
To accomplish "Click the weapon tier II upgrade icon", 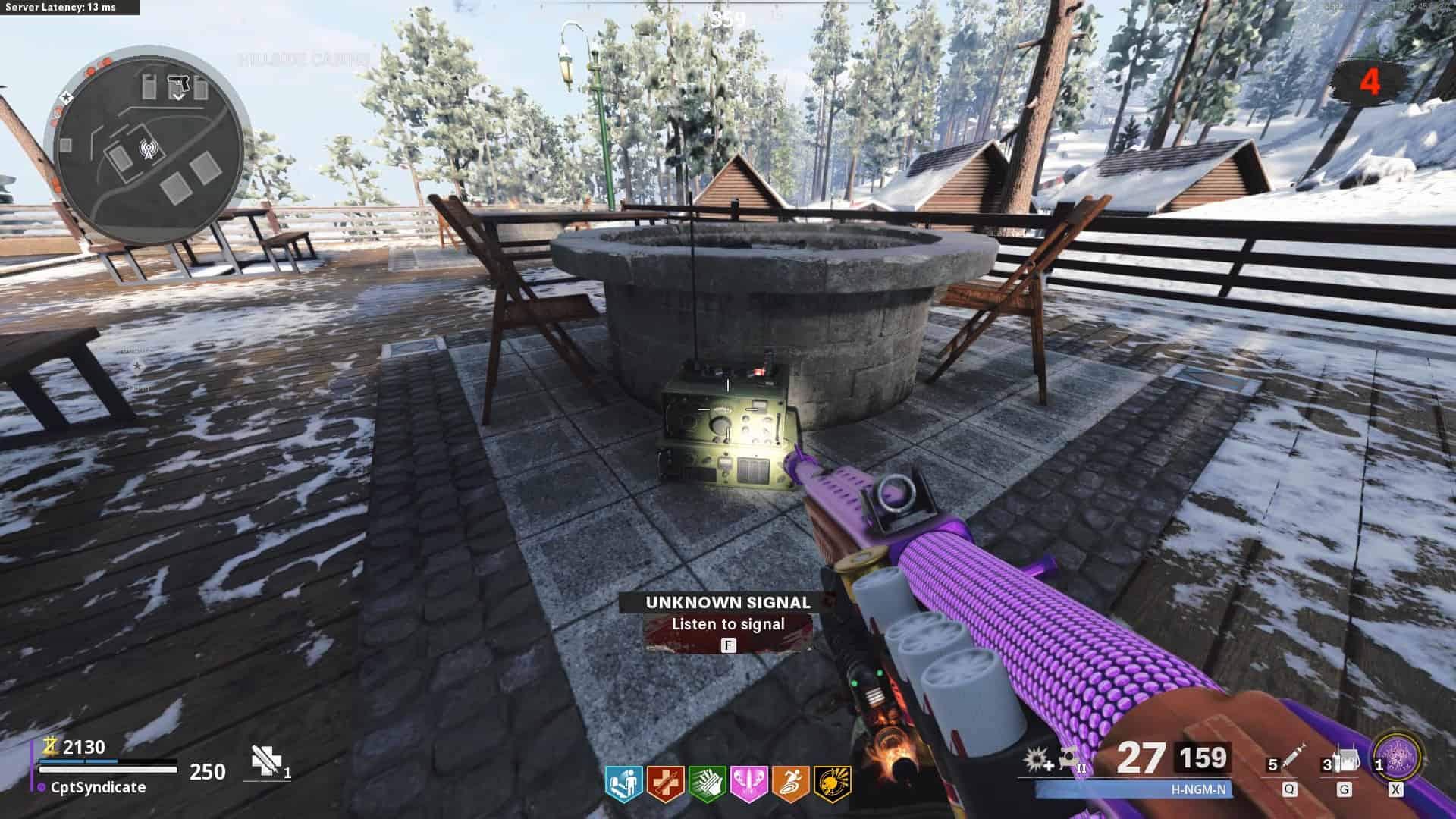I will 1072,760.
